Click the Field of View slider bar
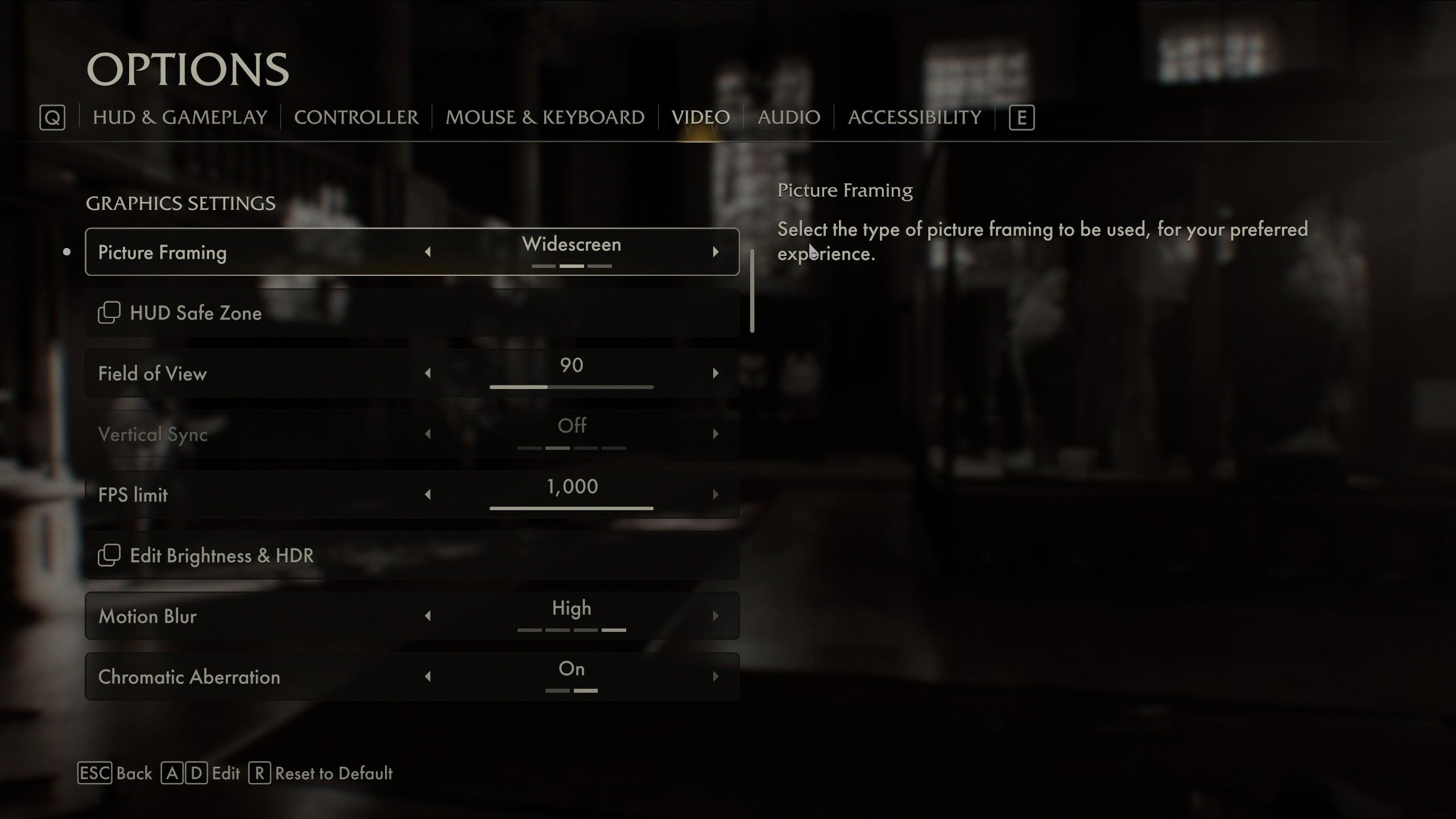This screenshot has width=1456, height=819. tap(571, 387)
